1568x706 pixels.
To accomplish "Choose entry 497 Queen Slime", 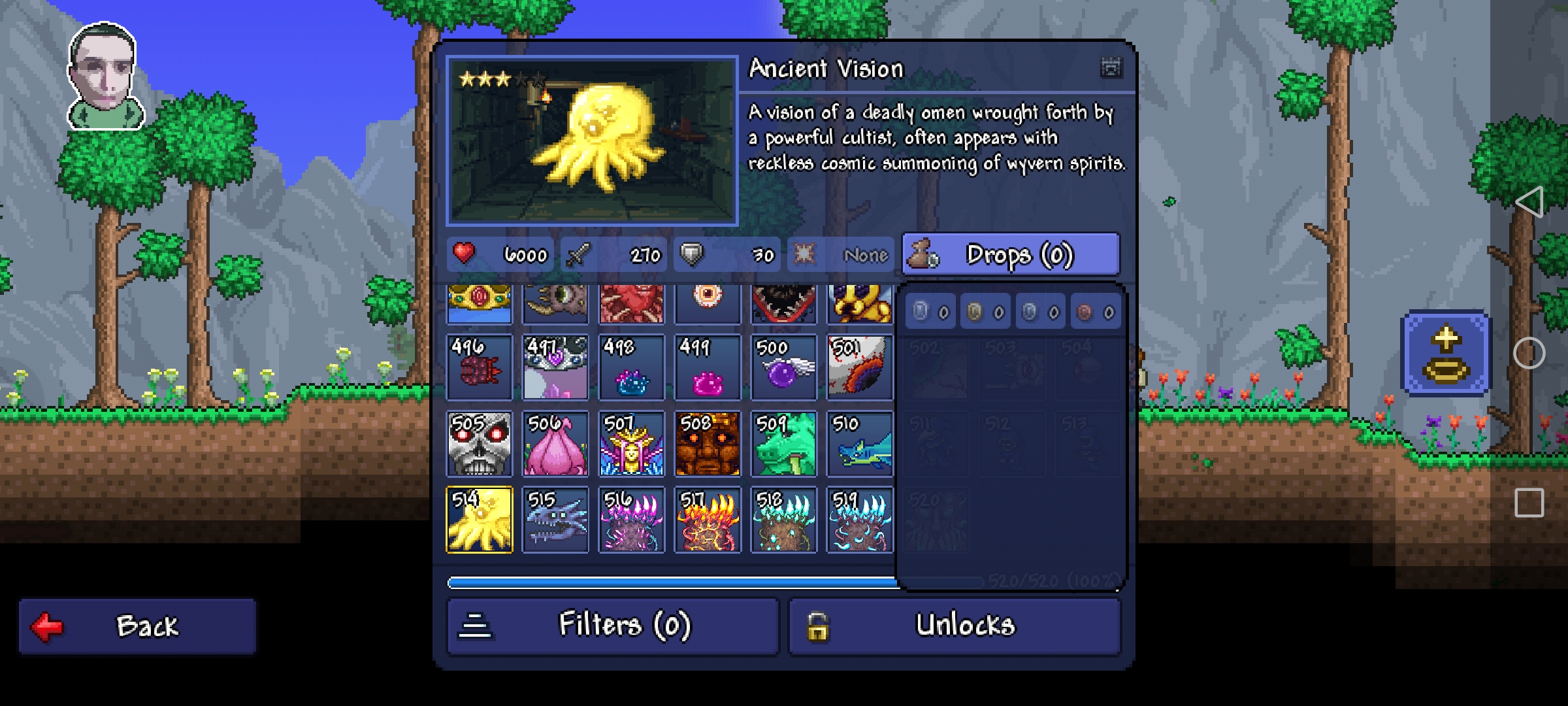I will (555, 367).
